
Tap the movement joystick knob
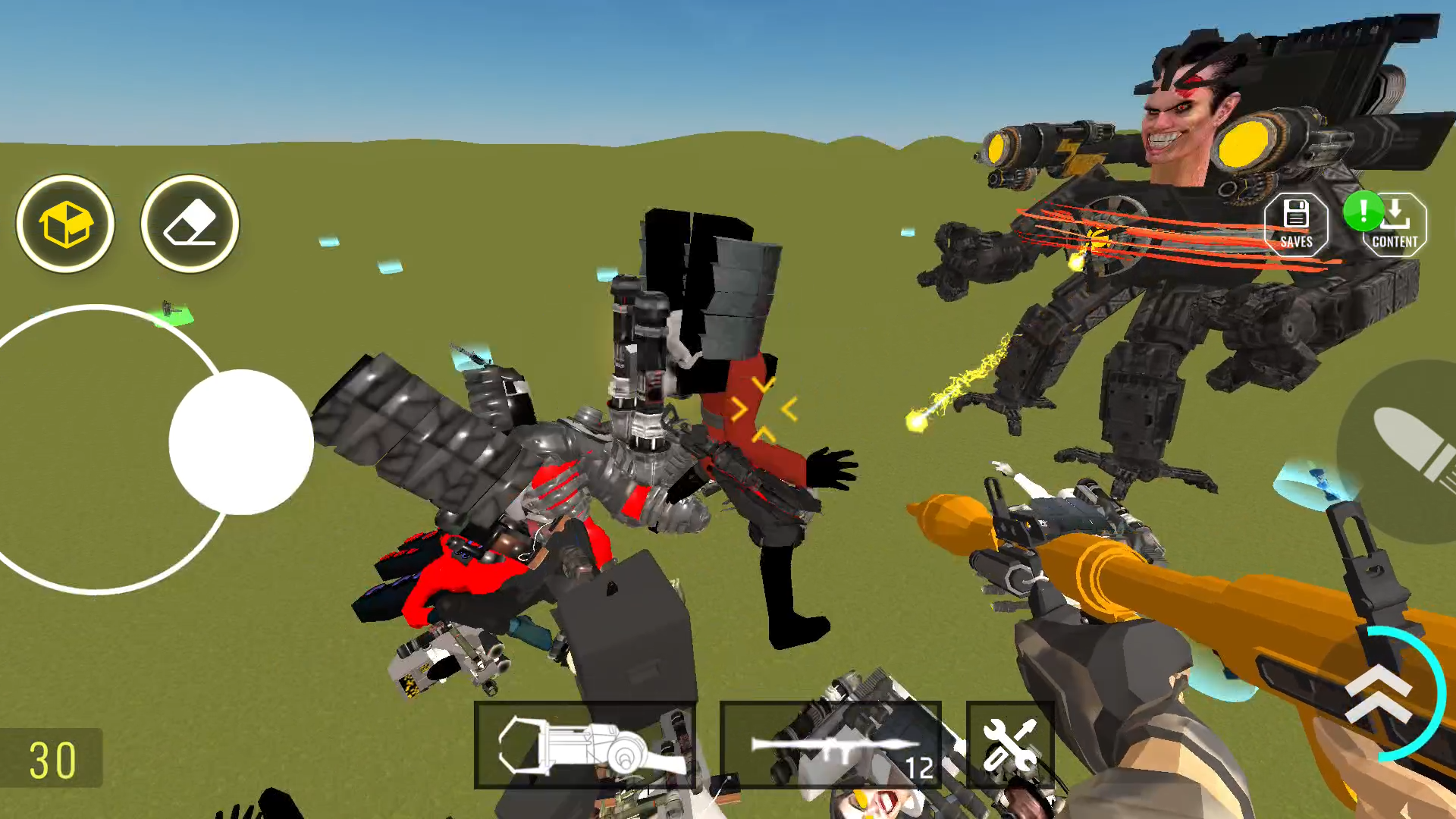click(x=243, y=444)
